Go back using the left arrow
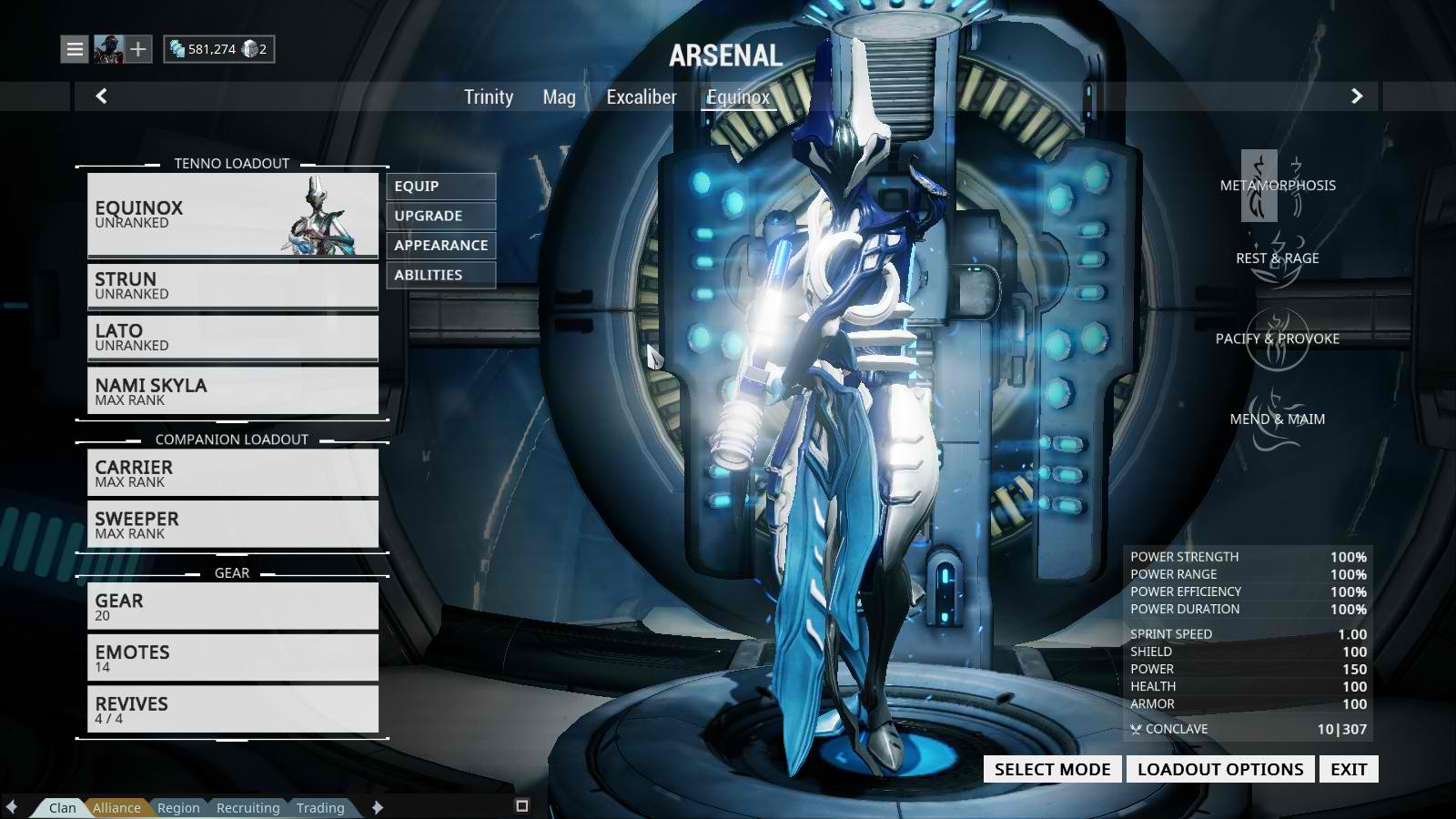The width and height of the screenshot is (1456, 819). tap(100, 96)
